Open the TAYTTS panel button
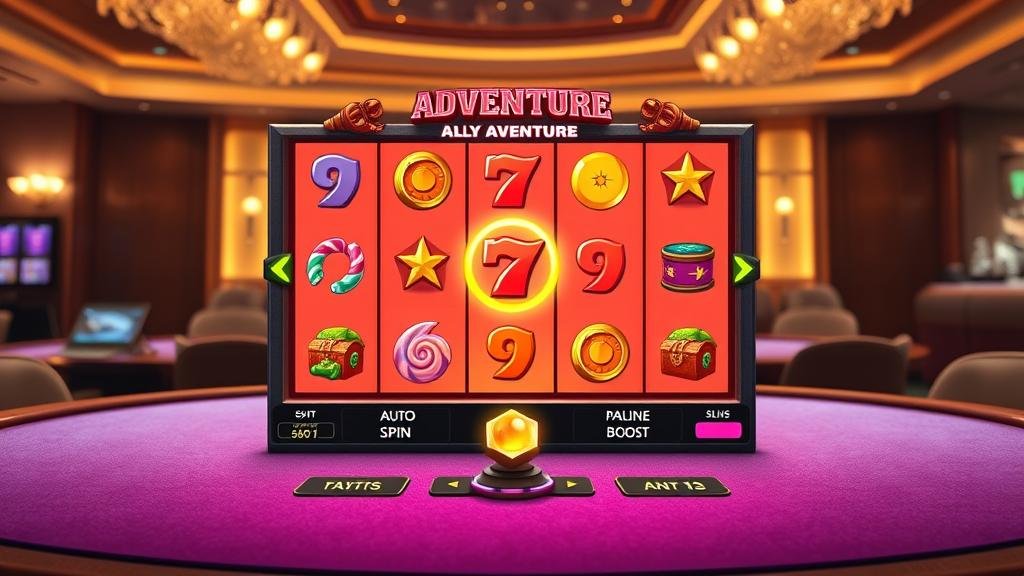 pos(351,486)
